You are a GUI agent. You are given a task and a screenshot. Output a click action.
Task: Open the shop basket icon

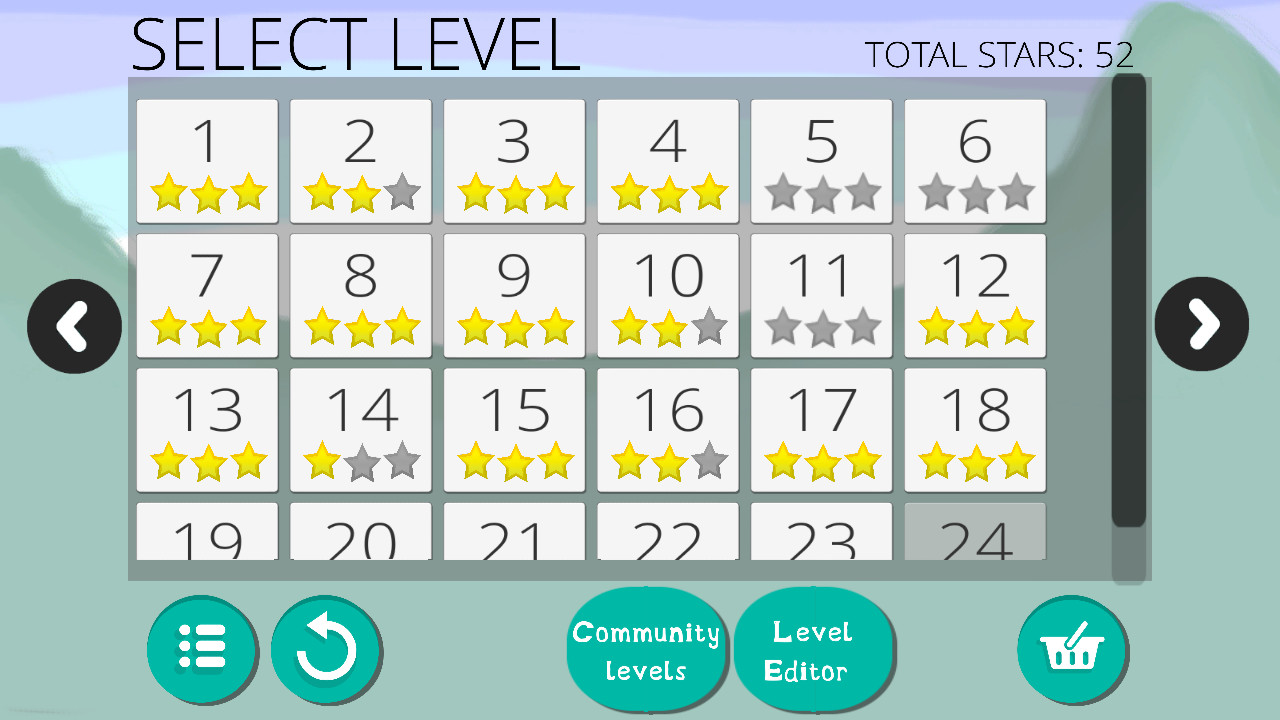click(1073, 648)
